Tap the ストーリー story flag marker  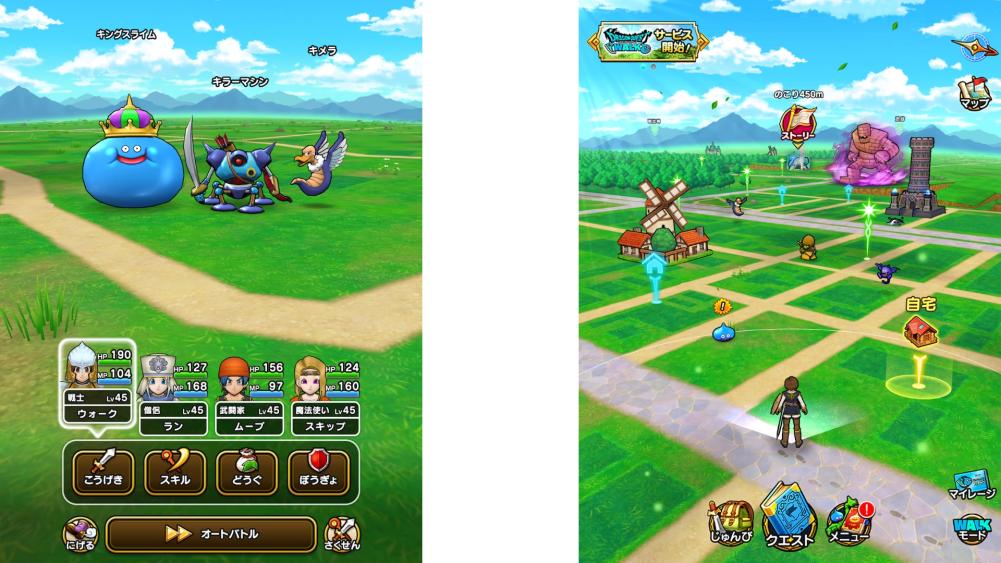coord(798,127)
